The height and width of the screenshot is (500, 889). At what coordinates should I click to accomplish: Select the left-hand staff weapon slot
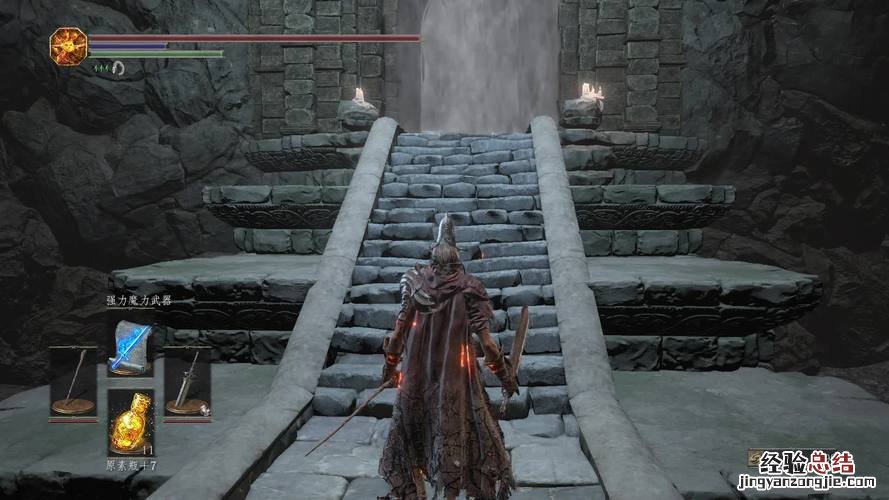click(73, 382)
